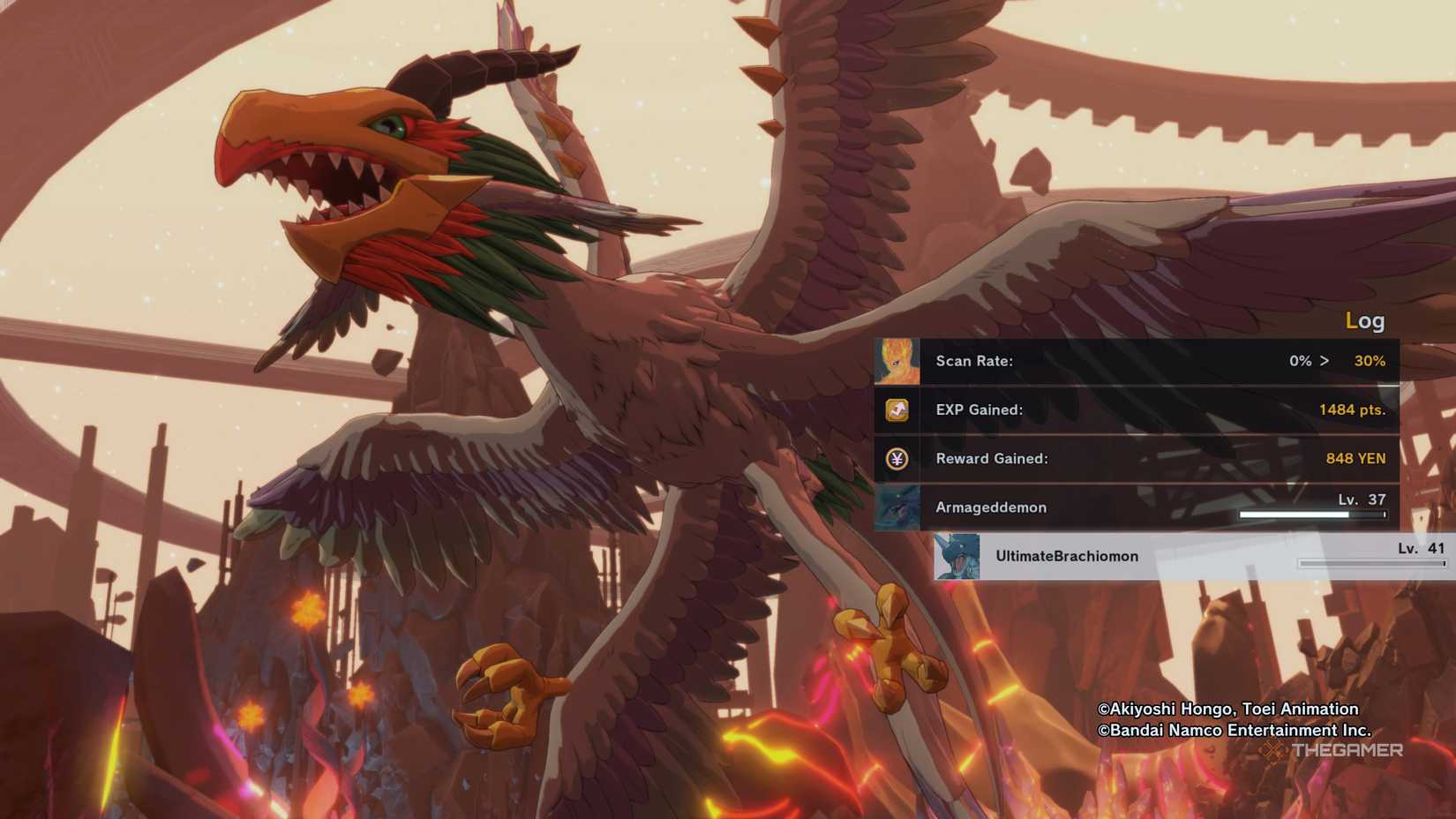Click the 30% scan rate value
1456x819 pixels.
(1370, 361)
